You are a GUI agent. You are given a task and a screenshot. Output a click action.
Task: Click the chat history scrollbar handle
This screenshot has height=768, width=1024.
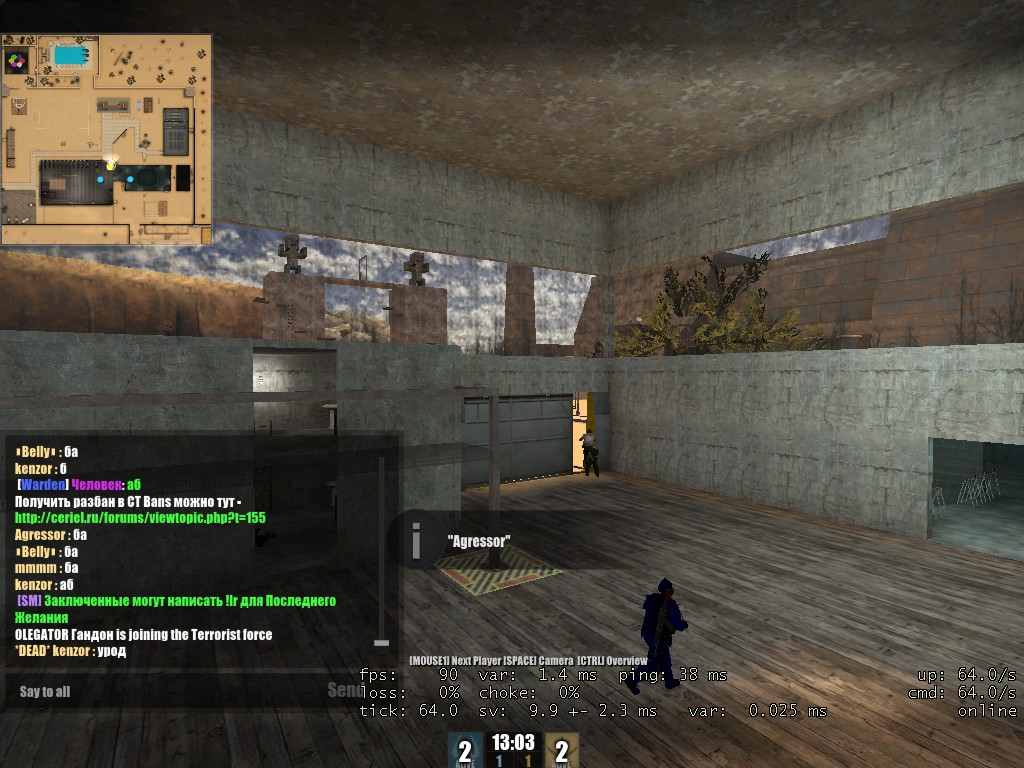point(380,641)
